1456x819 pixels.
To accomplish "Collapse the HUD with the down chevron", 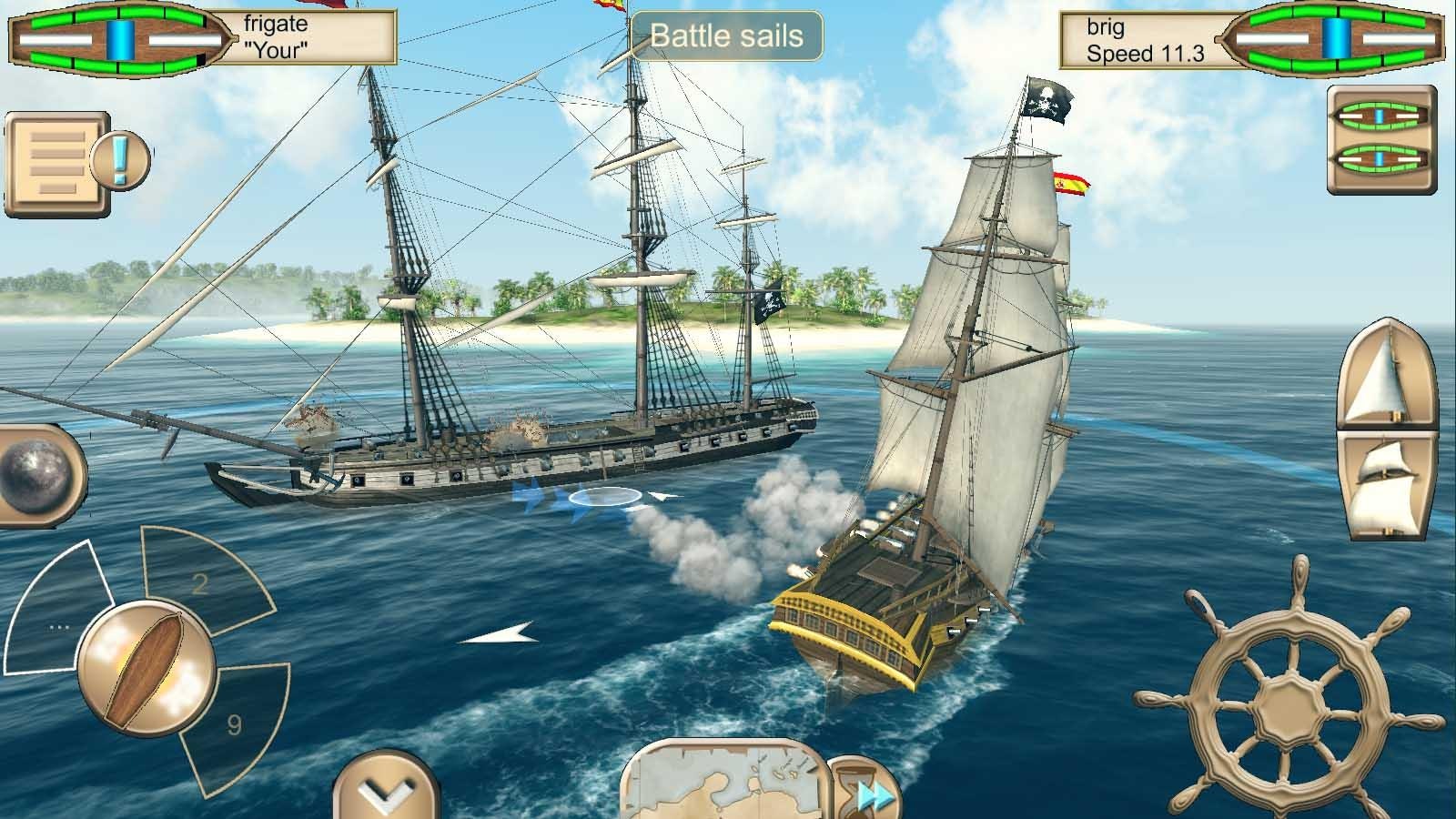I will pos(386,790).
